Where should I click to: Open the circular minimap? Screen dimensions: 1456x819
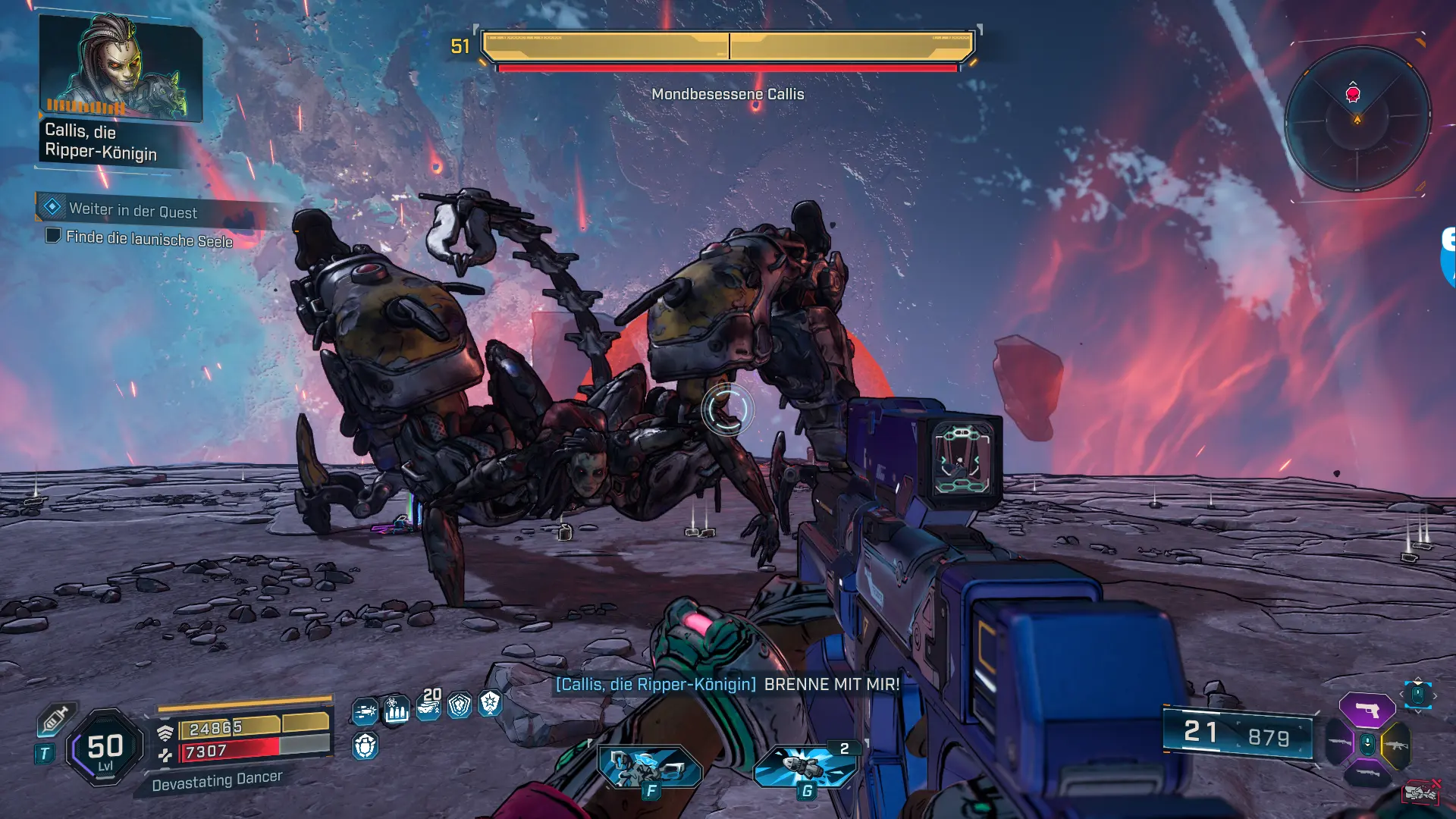pos(1357,119)
